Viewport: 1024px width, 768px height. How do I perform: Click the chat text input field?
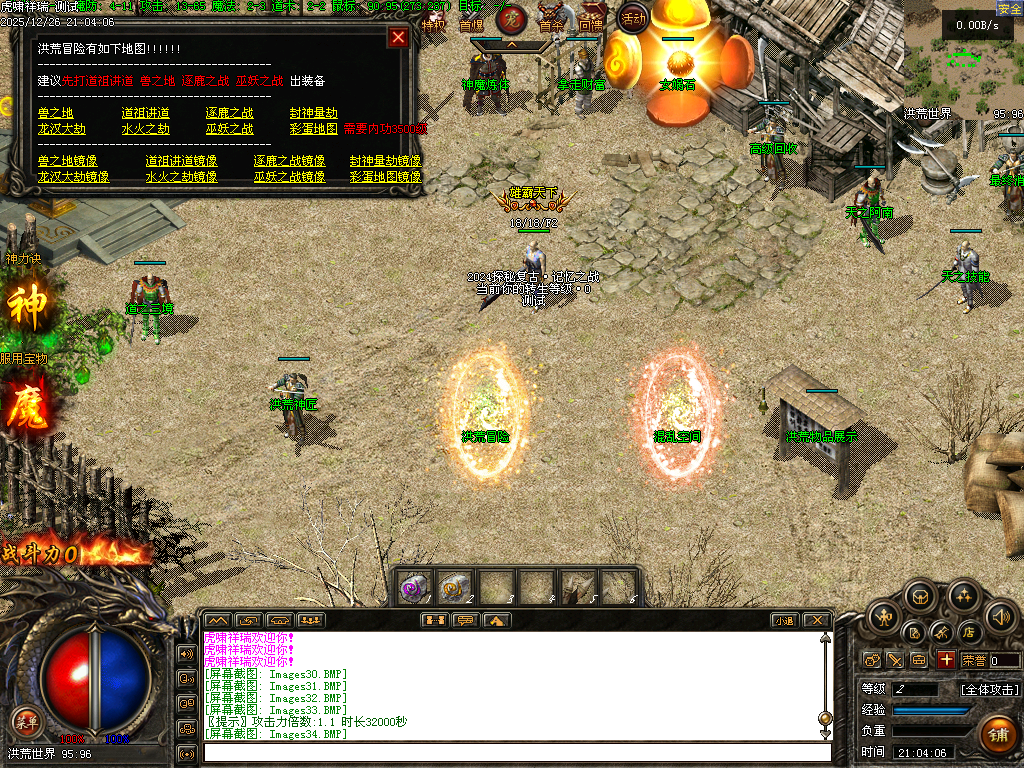point(515,752)
